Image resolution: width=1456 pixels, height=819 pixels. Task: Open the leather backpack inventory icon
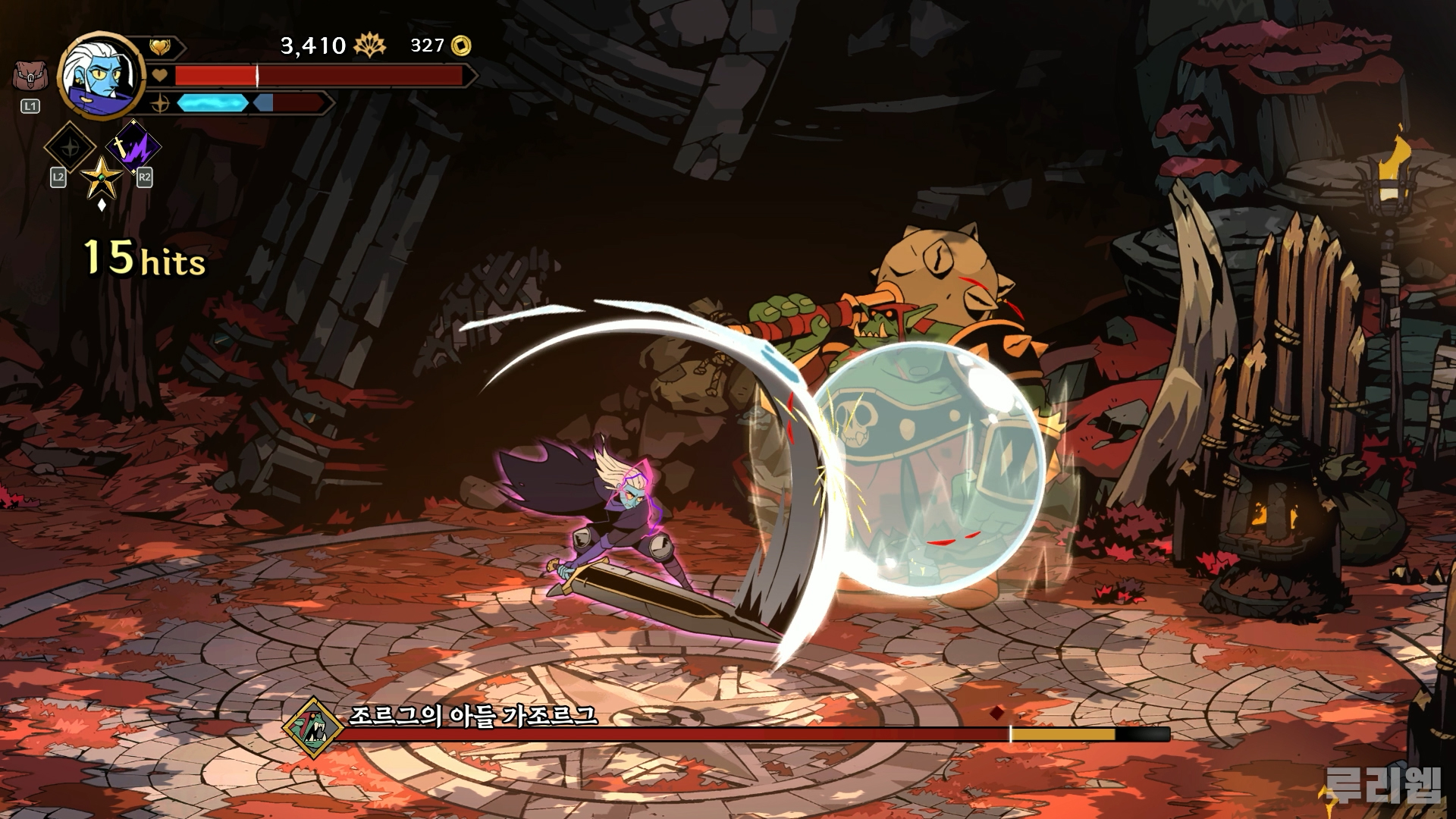29,77
